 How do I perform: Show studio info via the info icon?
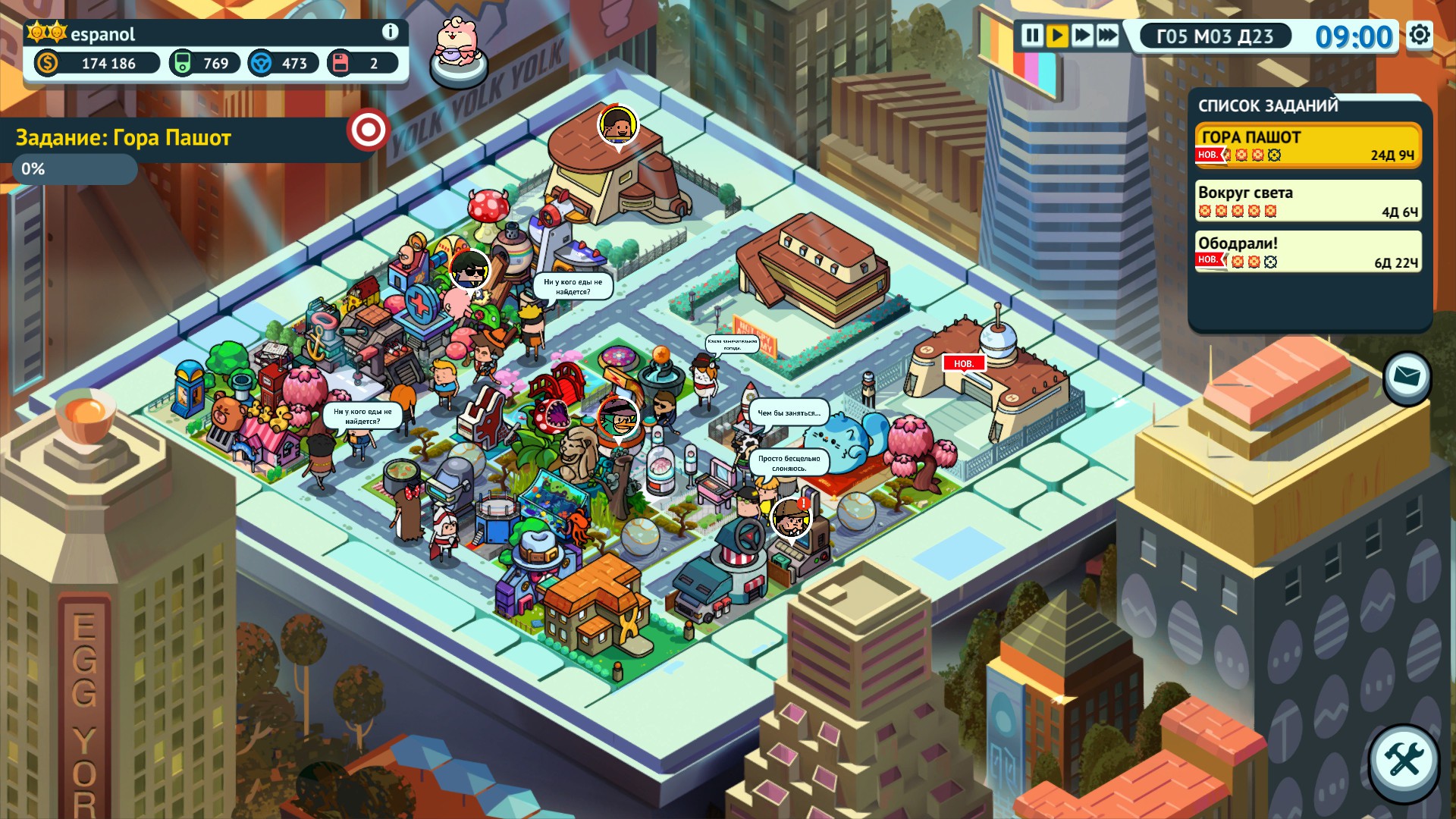tap(390, 32)
